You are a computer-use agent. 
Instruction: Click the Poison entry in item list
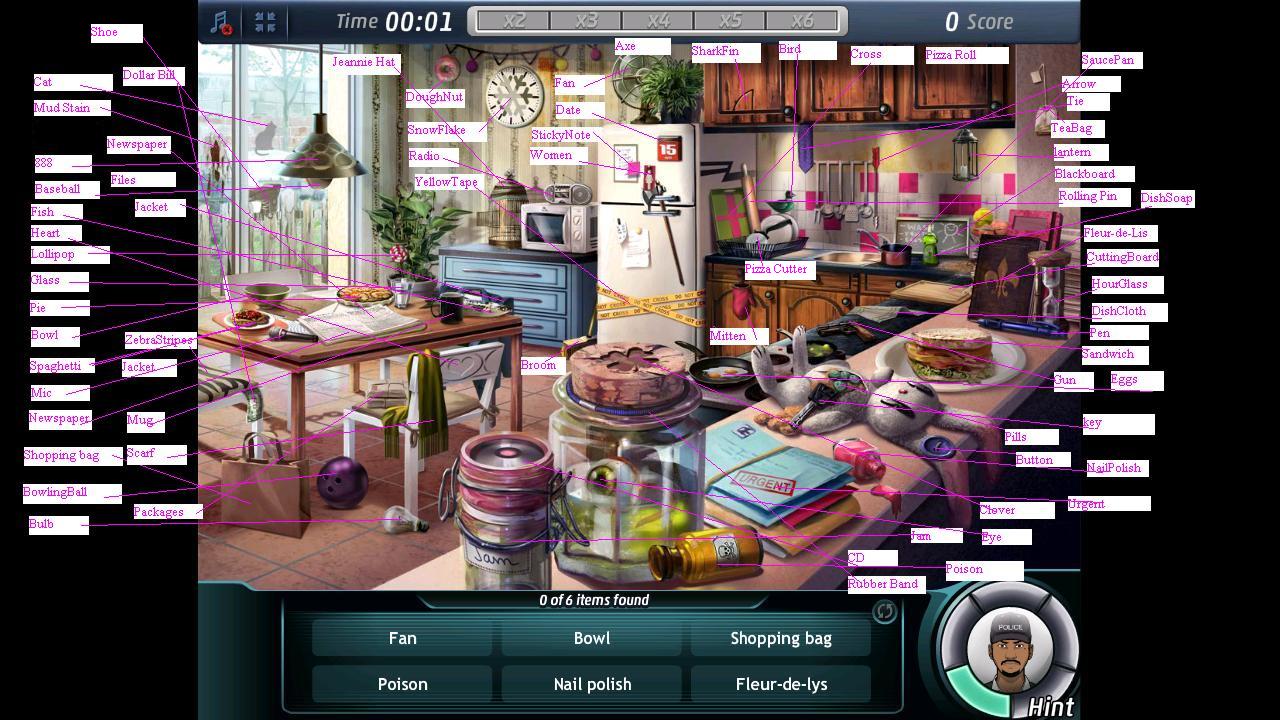pos(402,684)
